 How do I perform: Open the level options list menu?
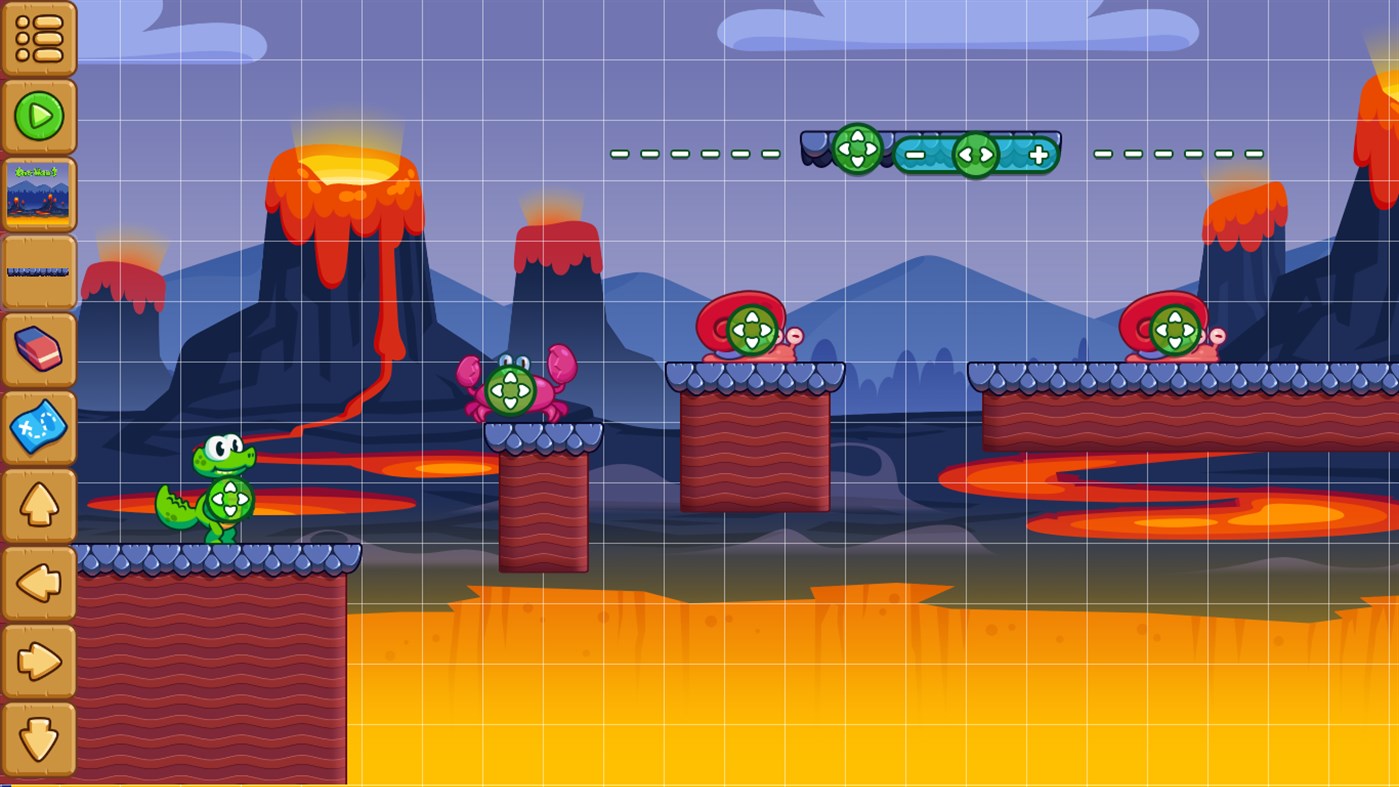(39, 38)
